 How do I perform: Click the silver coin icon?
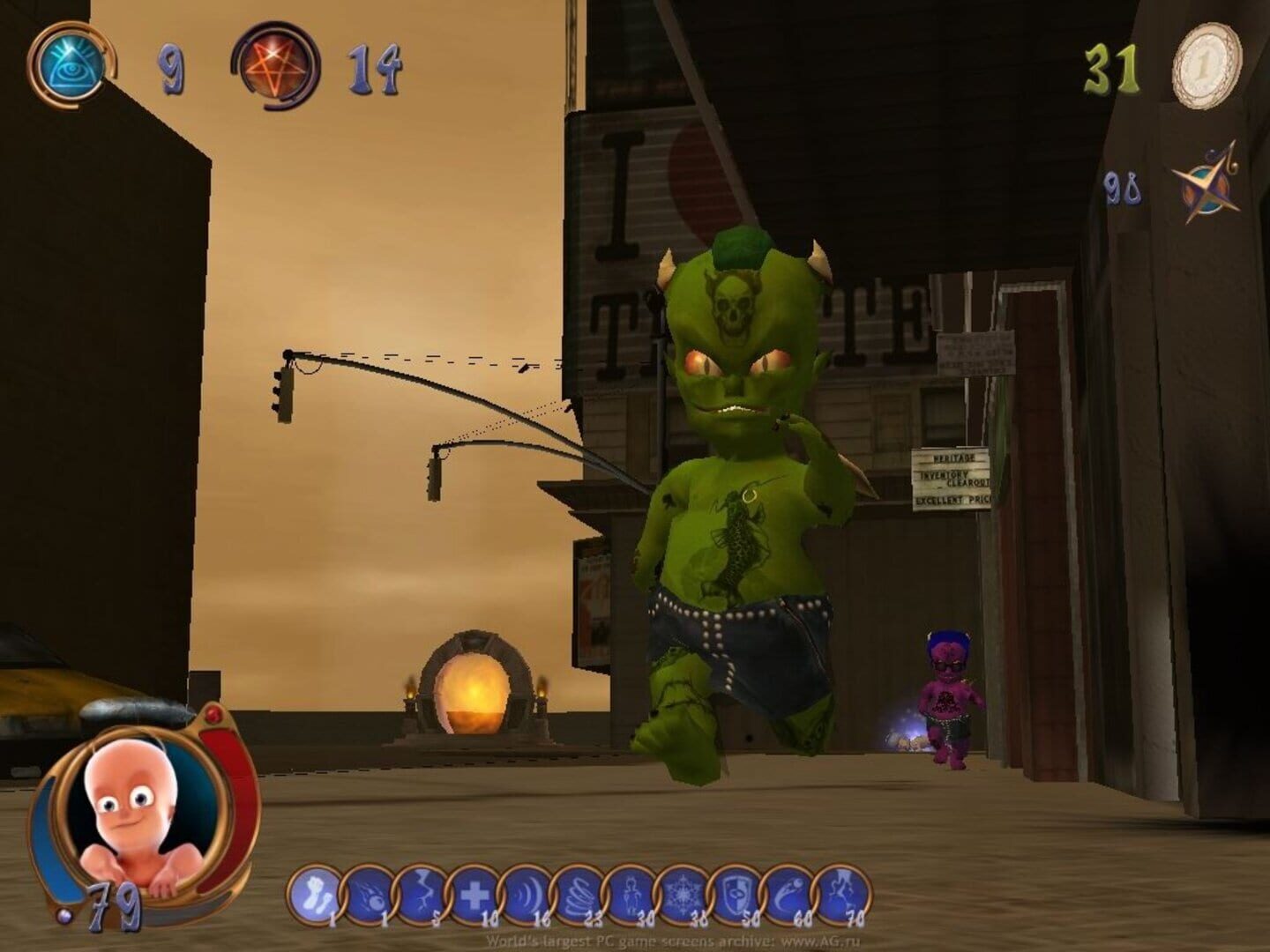tap(1206, 65)
